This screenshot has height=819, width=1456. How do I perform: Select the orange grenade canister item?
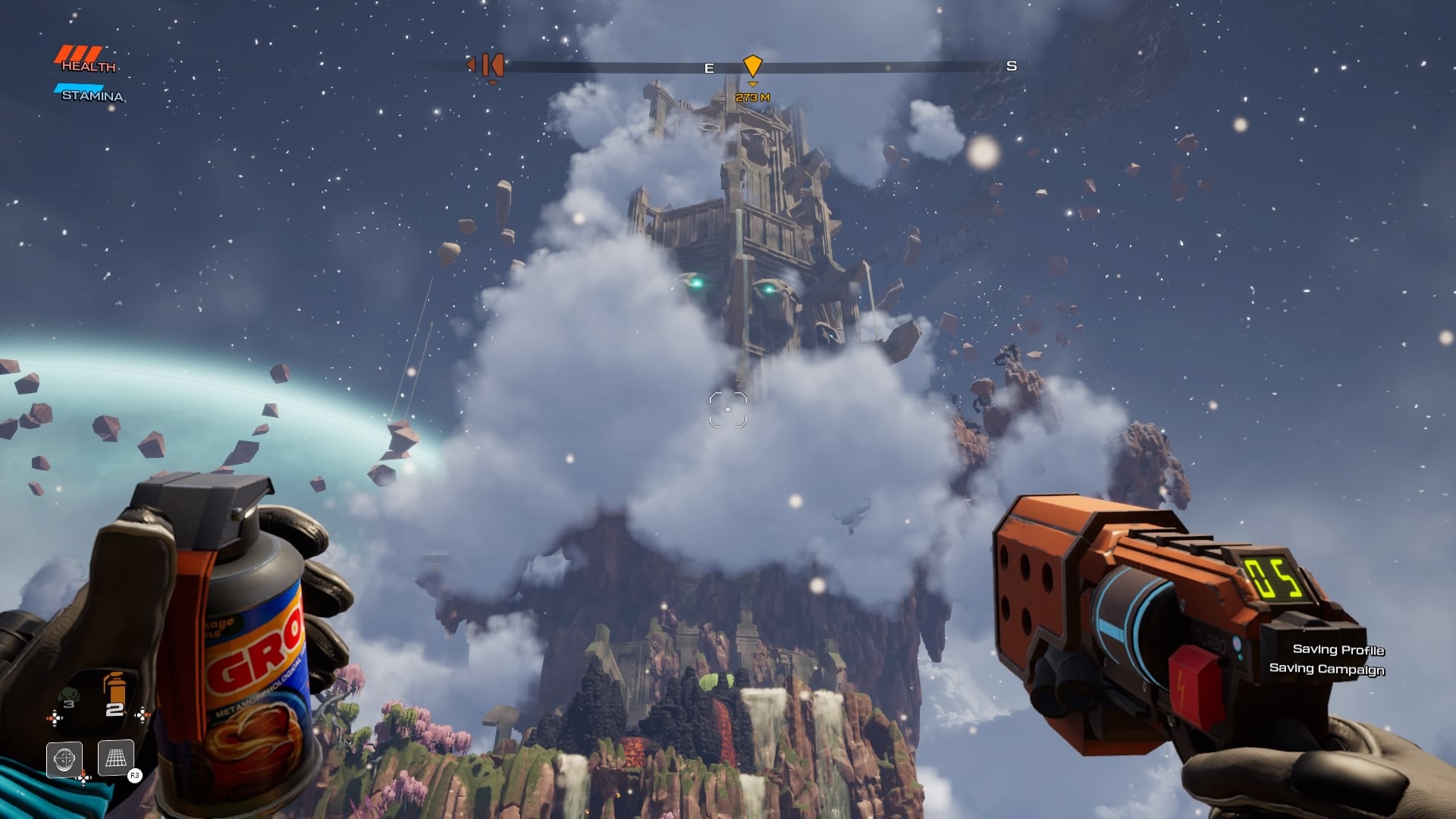point(114,689)
